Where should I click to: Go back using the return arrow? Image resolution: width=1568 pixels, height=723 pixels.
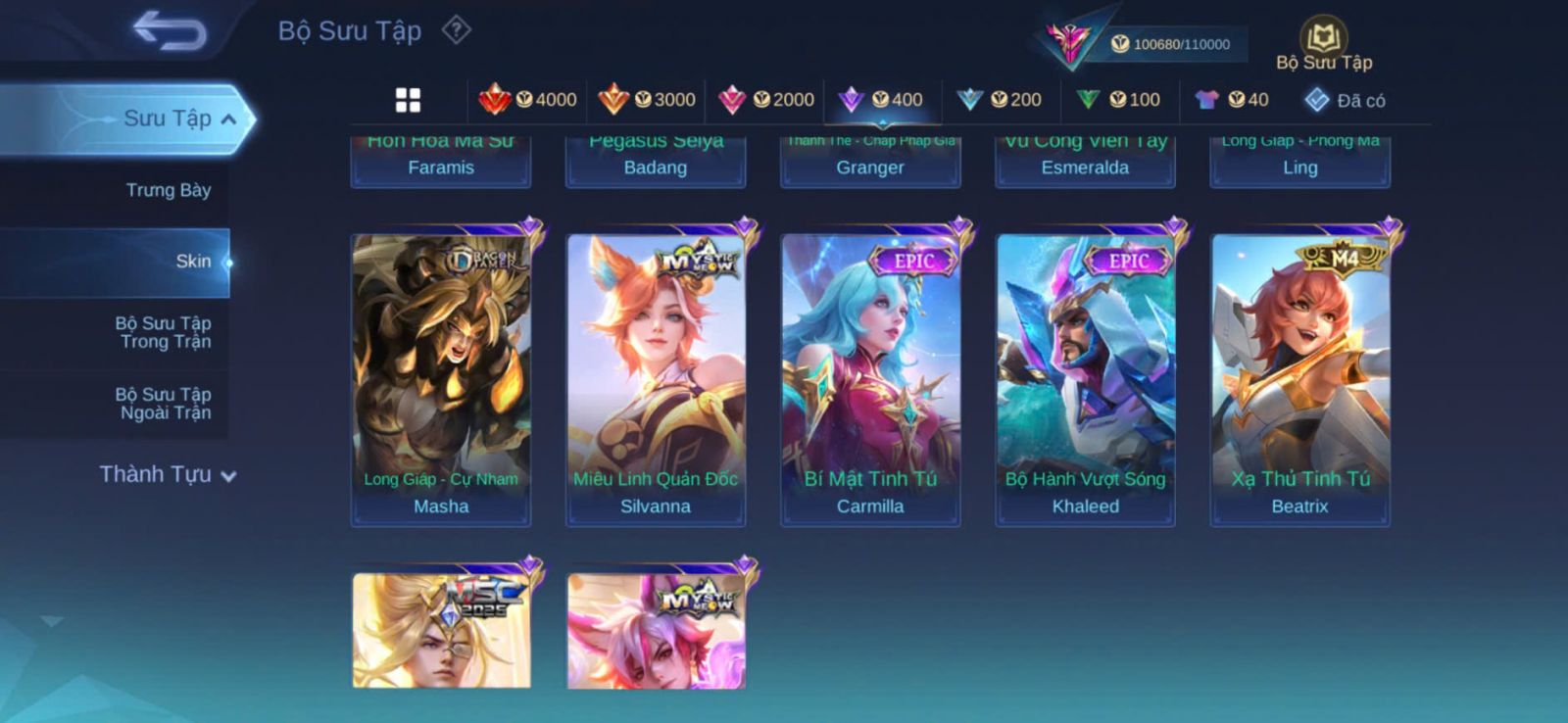[171, 30]
